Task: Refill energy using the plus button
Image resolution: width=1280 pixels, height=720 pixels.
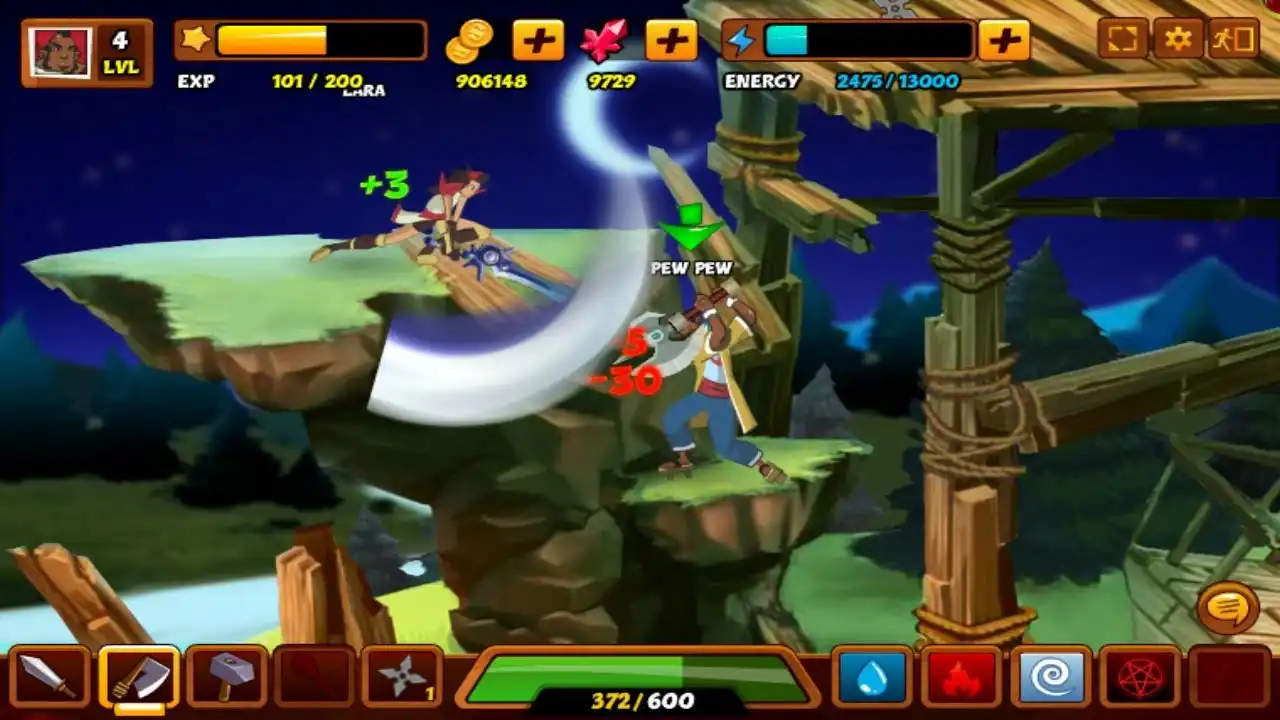Action: click(1004, 41)
